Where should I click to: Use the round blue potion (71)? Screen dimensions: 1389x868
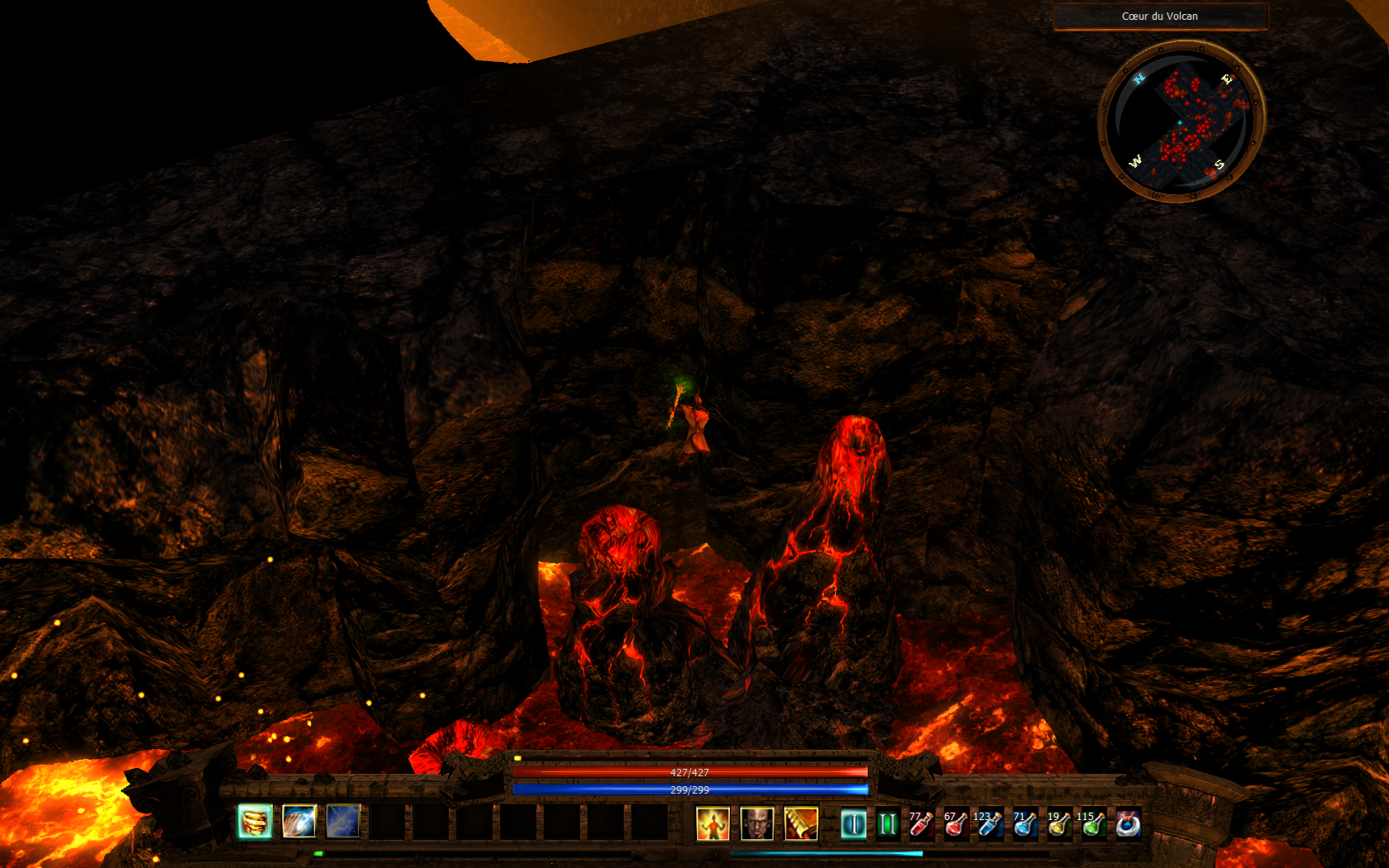pyautogui.click(x=1024, y=824)
